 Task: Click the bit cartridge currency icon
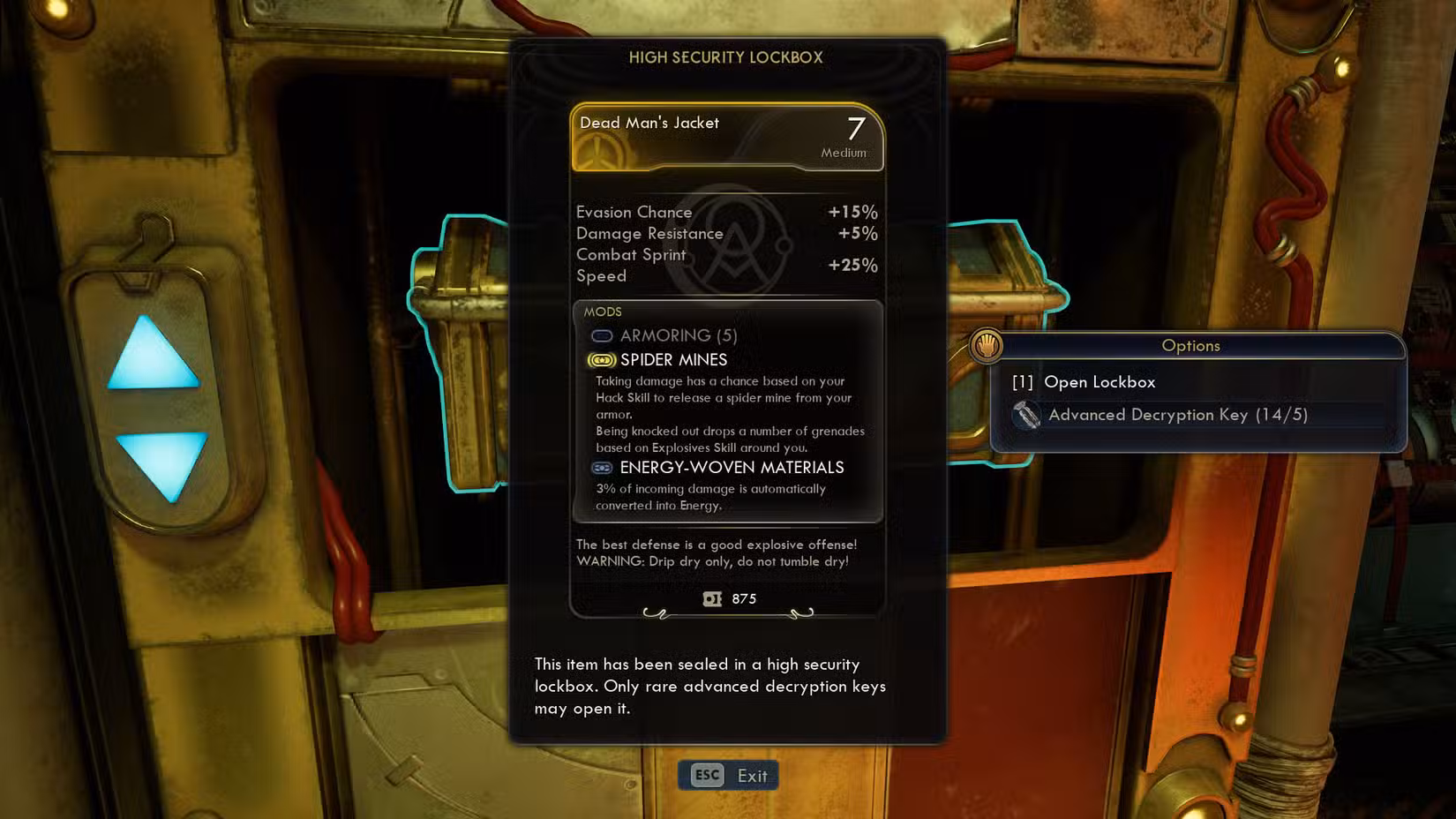tap(711, 598)
